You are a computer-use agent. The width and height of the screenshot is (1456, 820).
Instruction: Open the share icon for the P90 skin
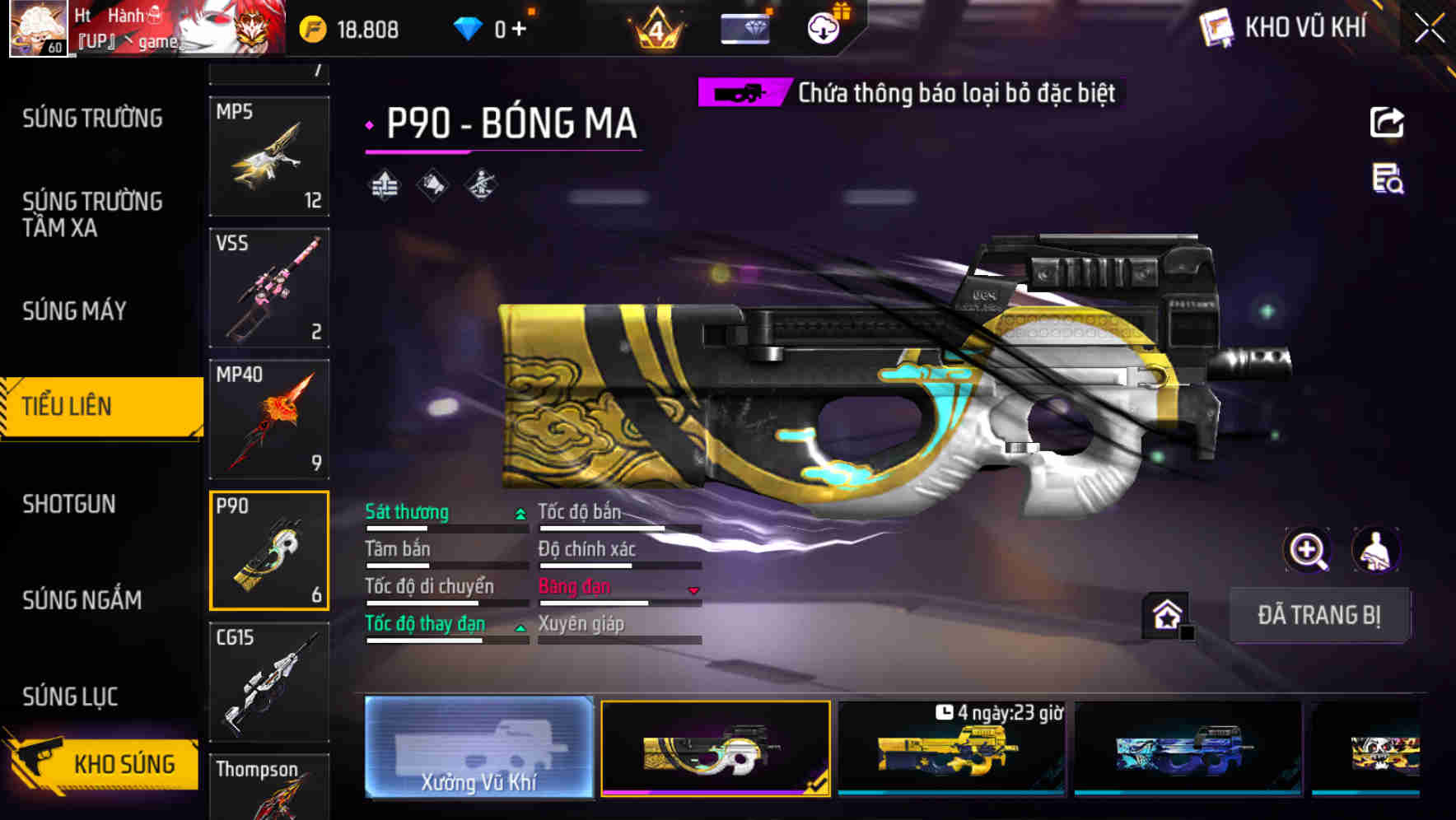(x=1387, y=122)
